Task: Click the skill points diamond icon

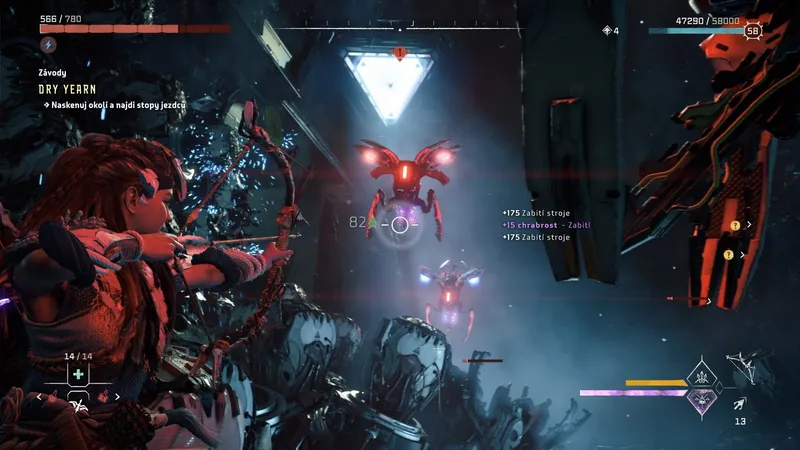Action: pyautogui.click(x=606, y=31)
